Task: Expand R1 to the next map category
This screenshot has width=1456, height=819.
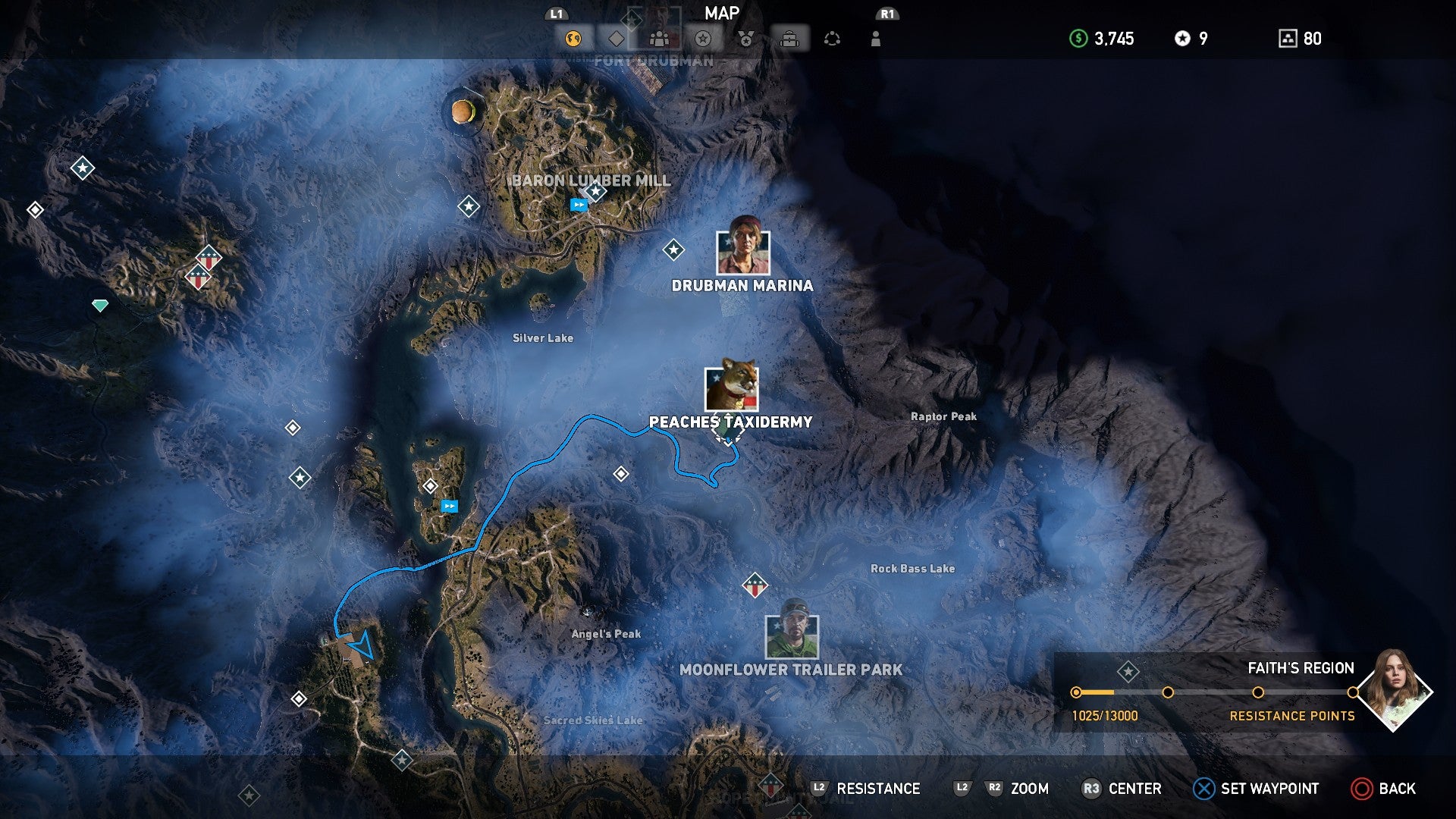Action: (x=886, y=13)
